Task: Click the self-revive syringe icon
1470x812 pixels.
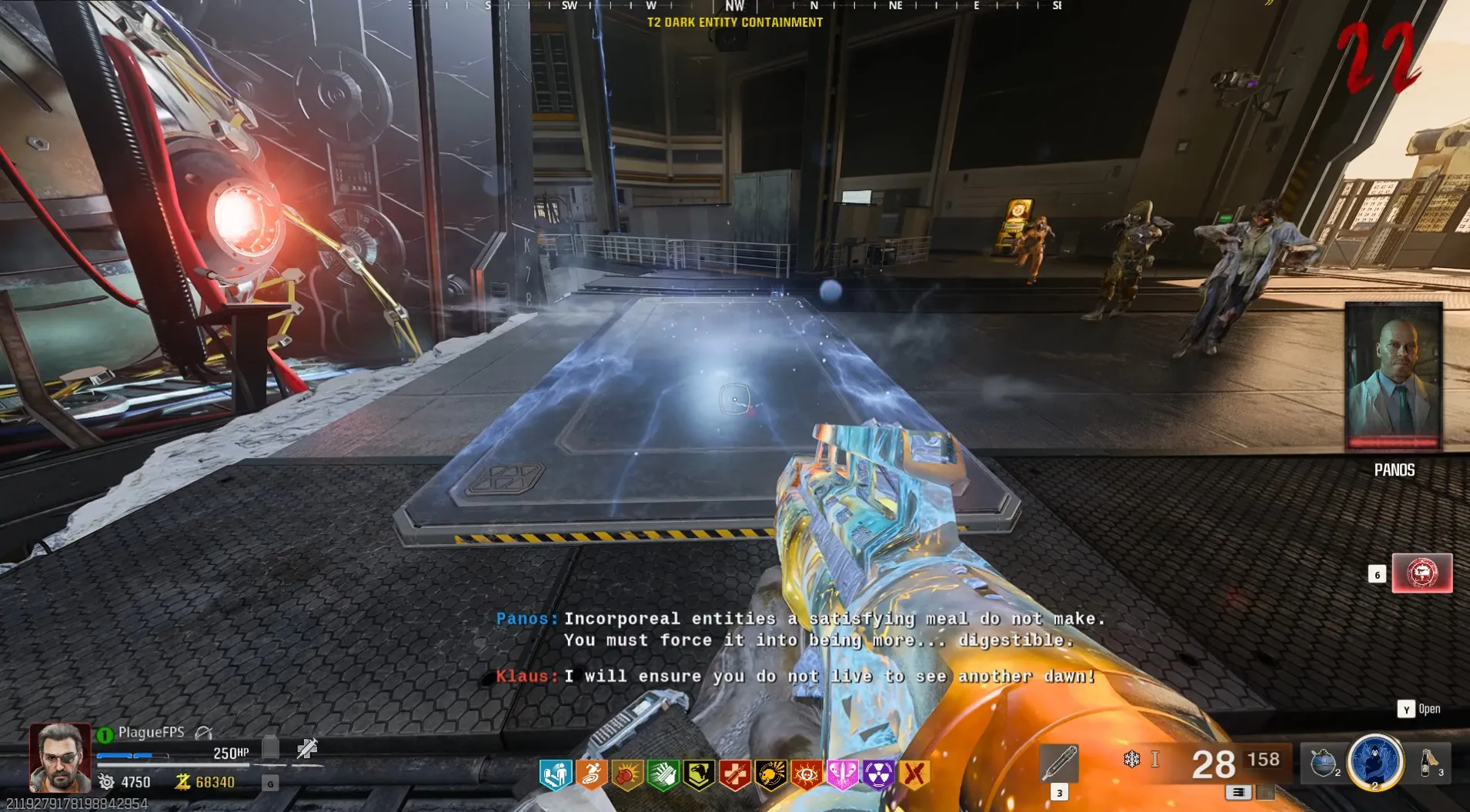Action: point(307,748)
